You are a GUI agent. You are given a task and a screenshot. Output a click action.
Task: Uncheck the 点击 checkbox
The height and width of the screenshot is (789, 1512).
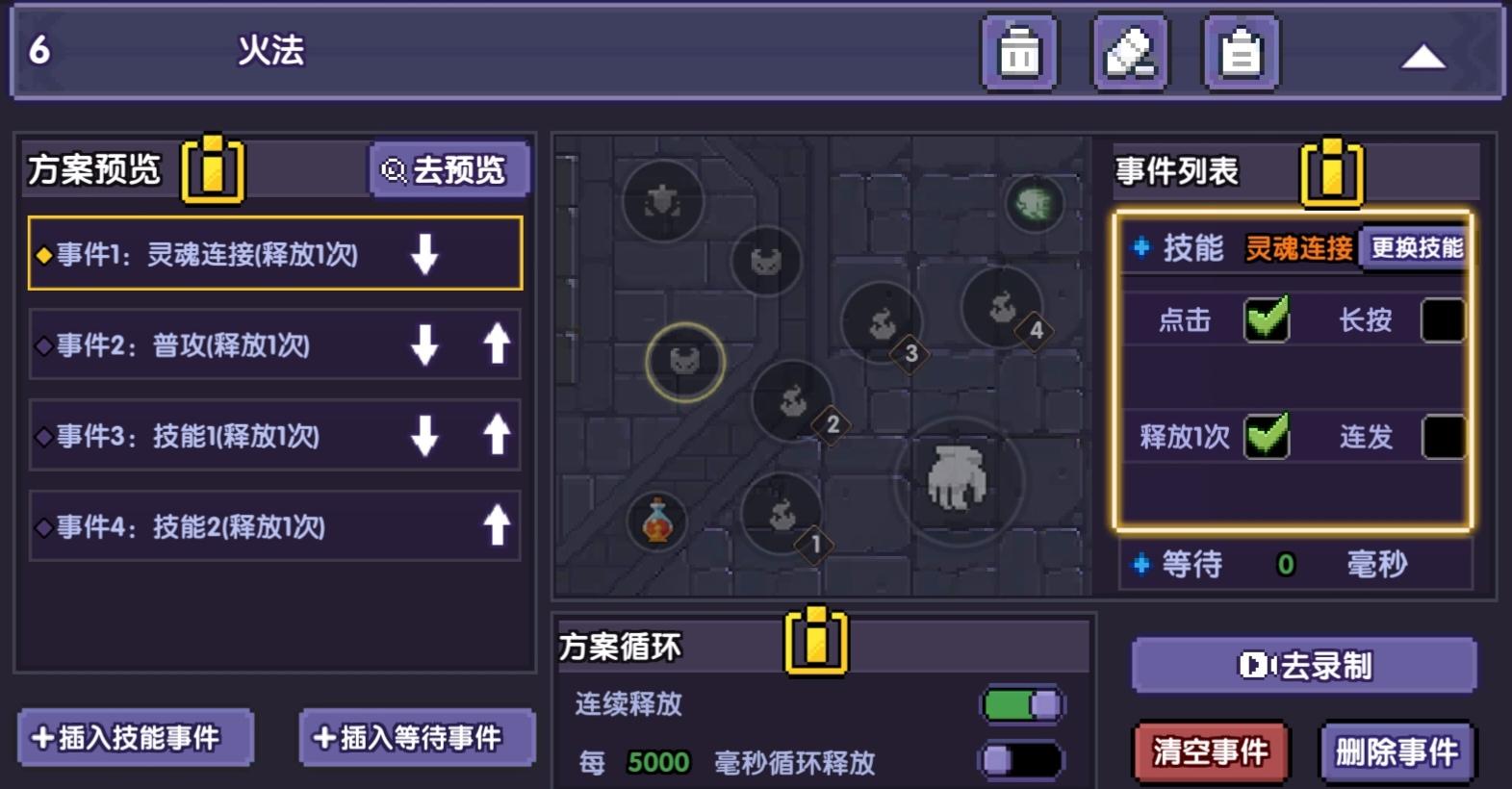click(1267, 319)
